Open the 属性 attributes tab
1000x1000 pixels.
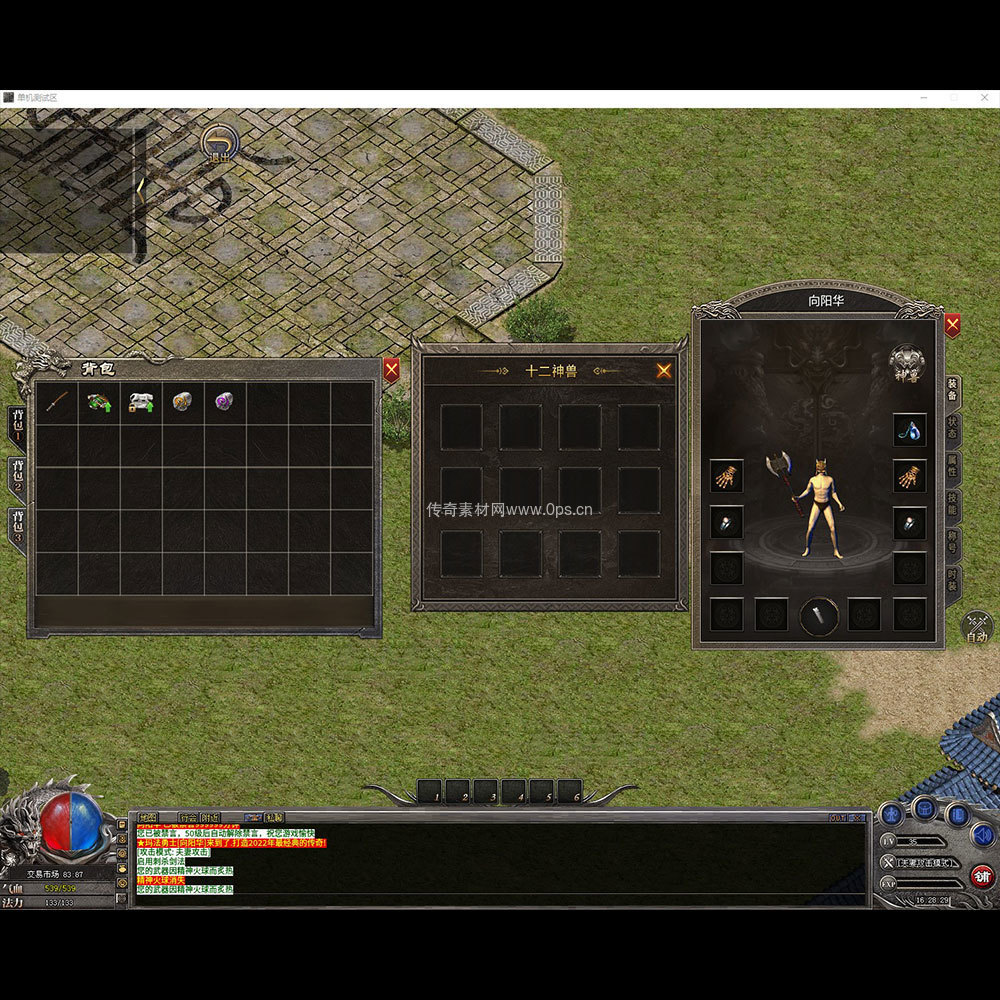(952, 470)
